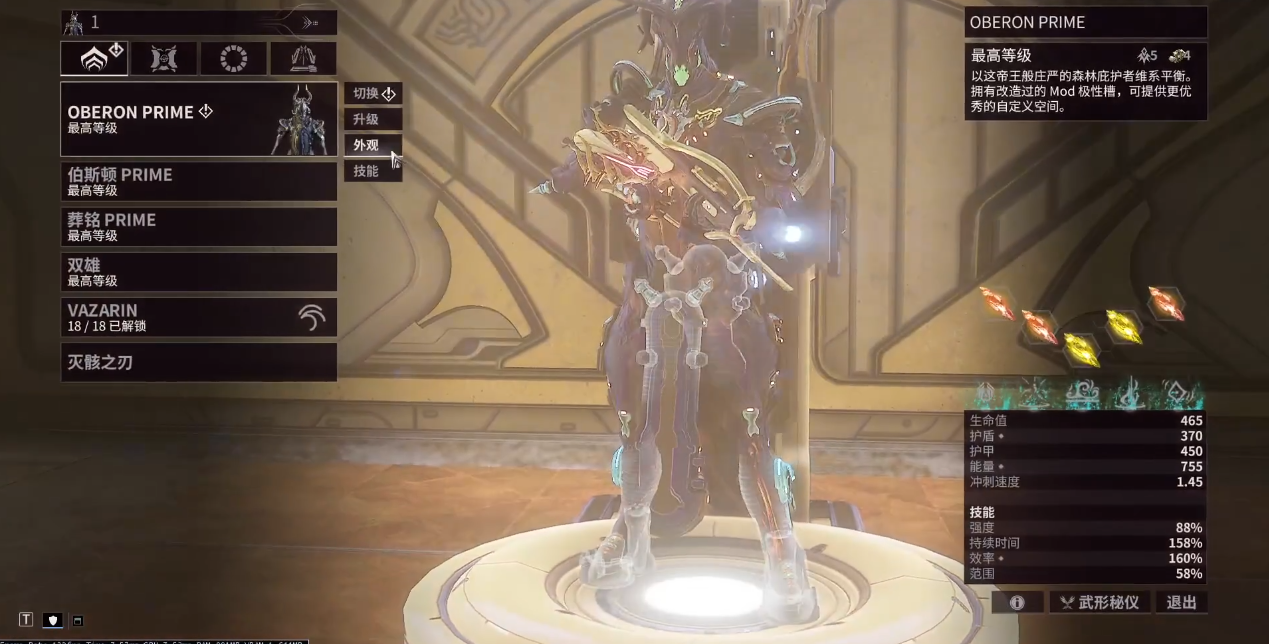Open the 外观 appearance menu

point(373,145)
